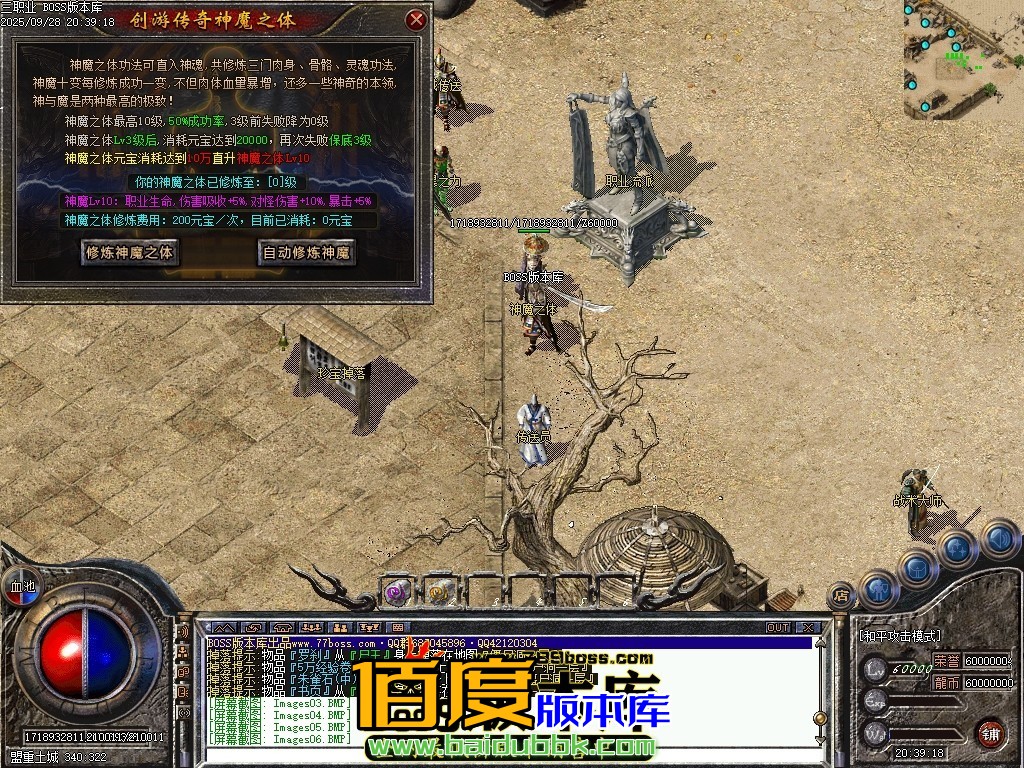Viewport: 1024px width, 768px height.
Task: Click the OUT button on chat panel
Action: (x=778, y=627)
